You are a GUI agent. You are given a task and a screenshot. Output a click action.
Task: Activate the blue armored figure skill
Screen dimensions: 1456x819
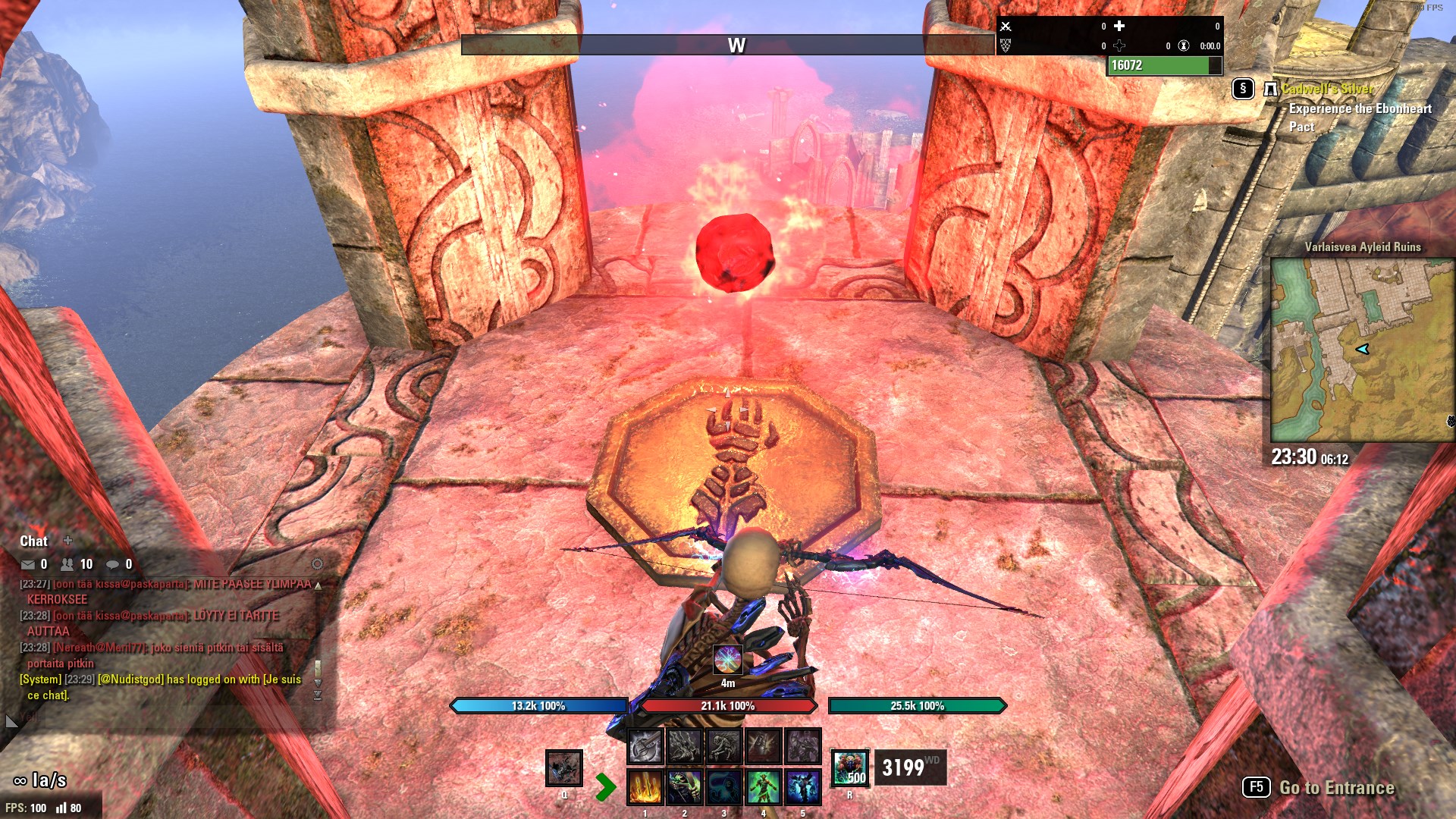click(x=802, y=786)
